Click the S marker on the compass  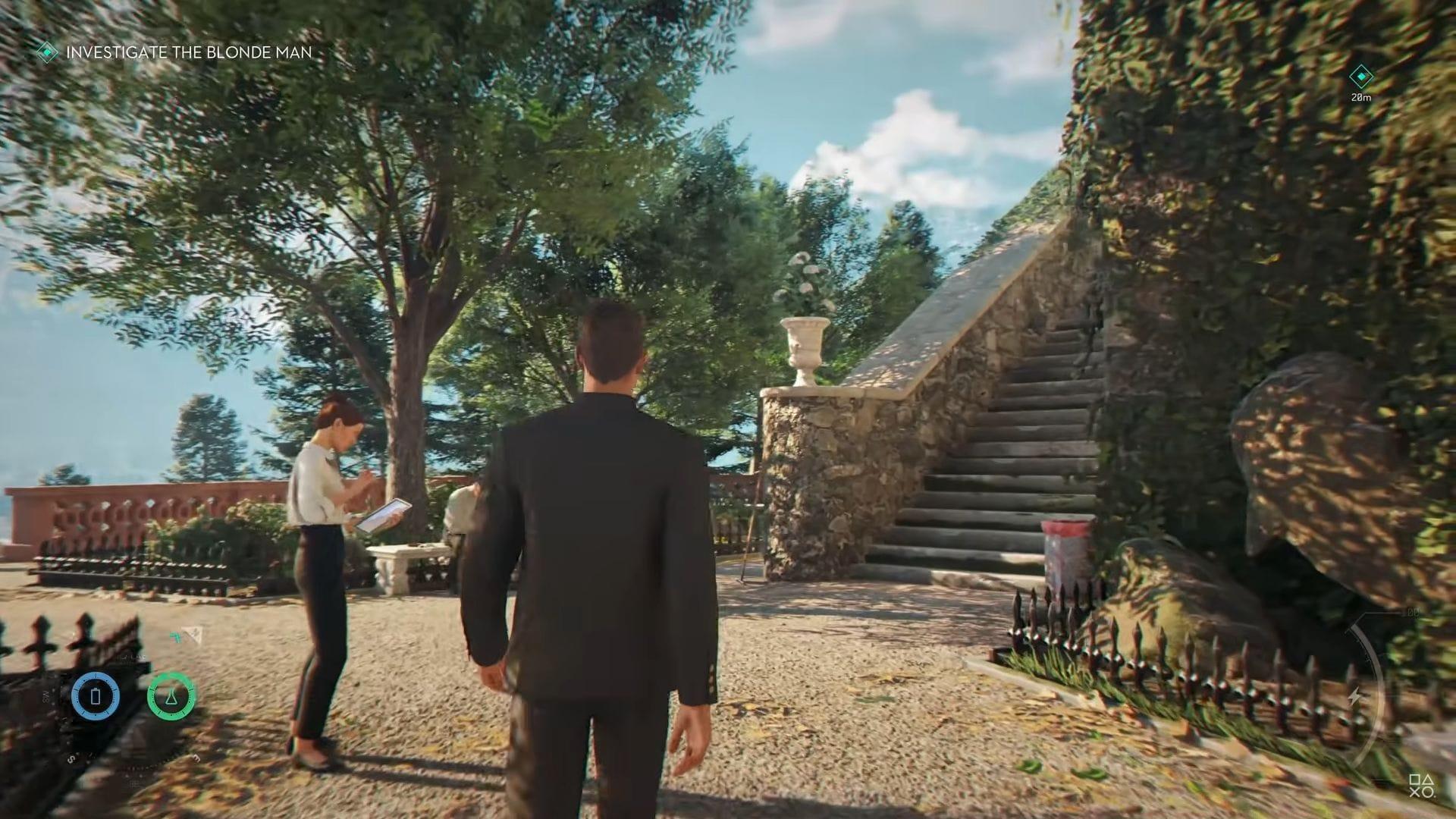pos(71,758)
